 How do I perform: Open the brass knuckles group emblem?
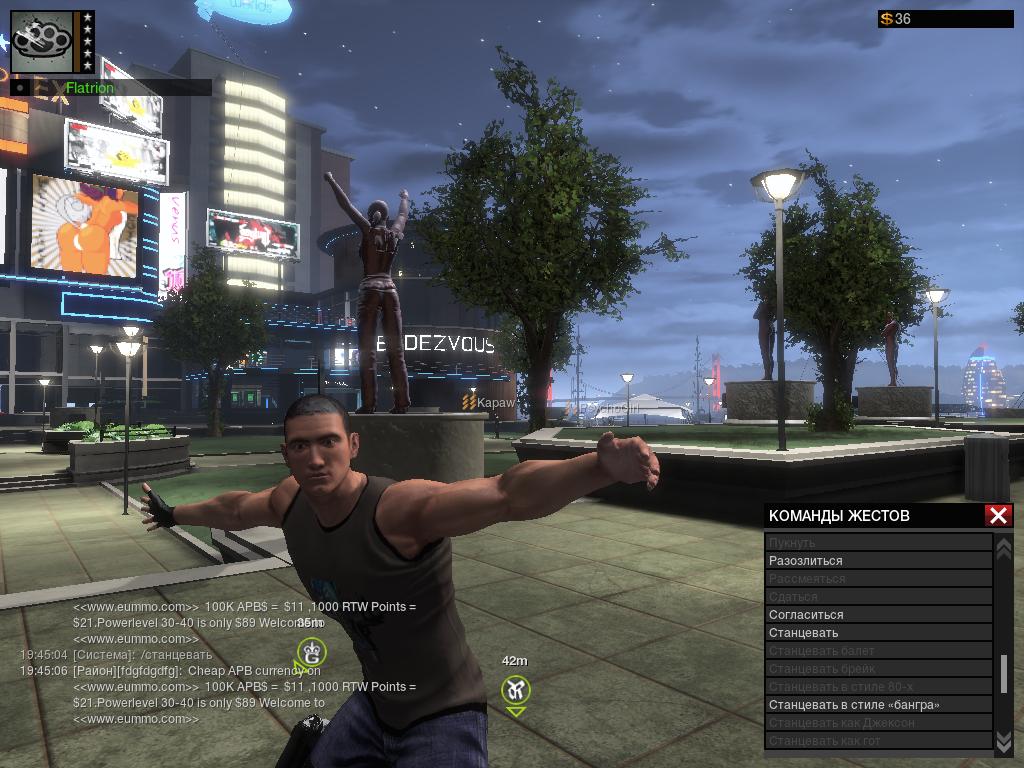click(x=43, y=42)
